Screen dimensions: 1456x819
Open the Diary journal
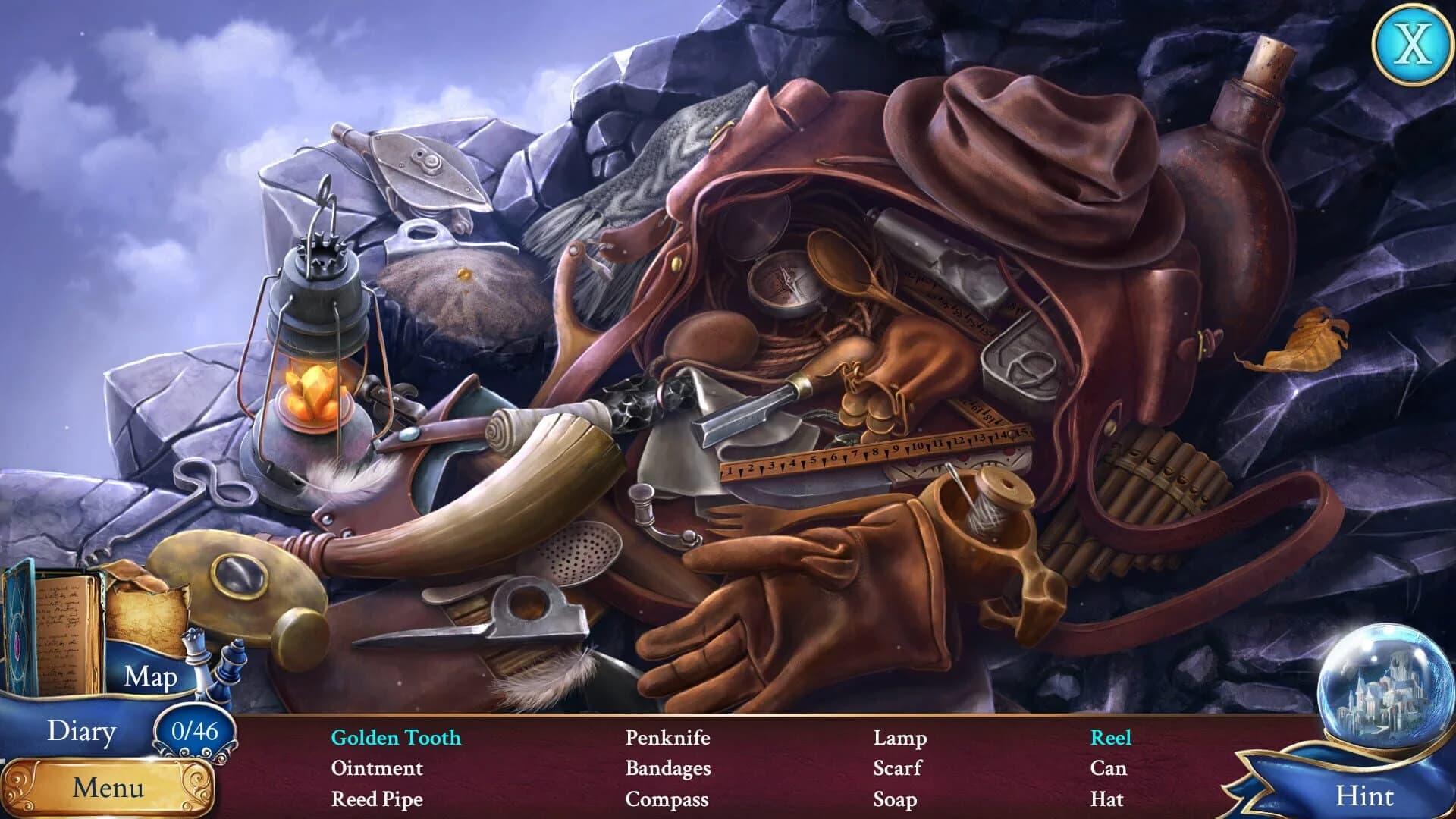[x=83, y=730]
